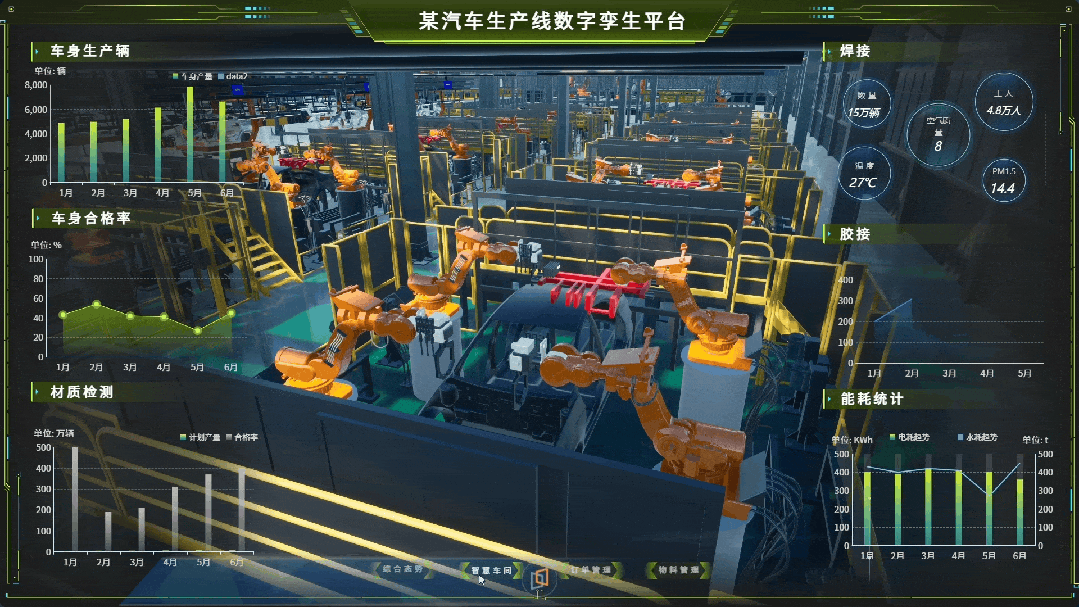This screenshot has width=1079, height=607.
Task: Select the 智慧车间 navigation tab
Action: pyautogui.click(x=492, y=570)
